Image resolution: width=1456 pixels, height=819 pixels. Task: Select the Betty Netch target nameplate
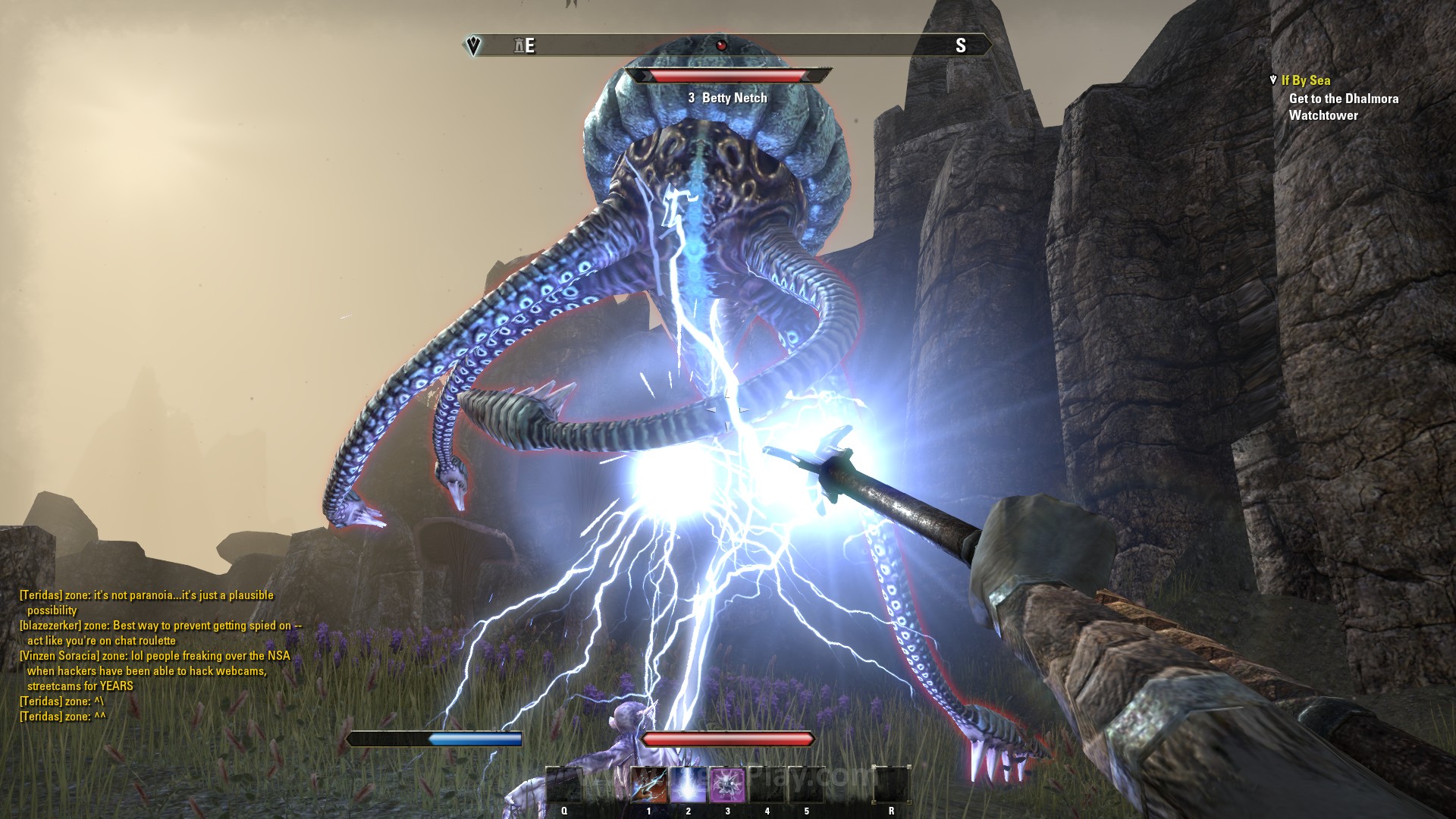point(727,98)
